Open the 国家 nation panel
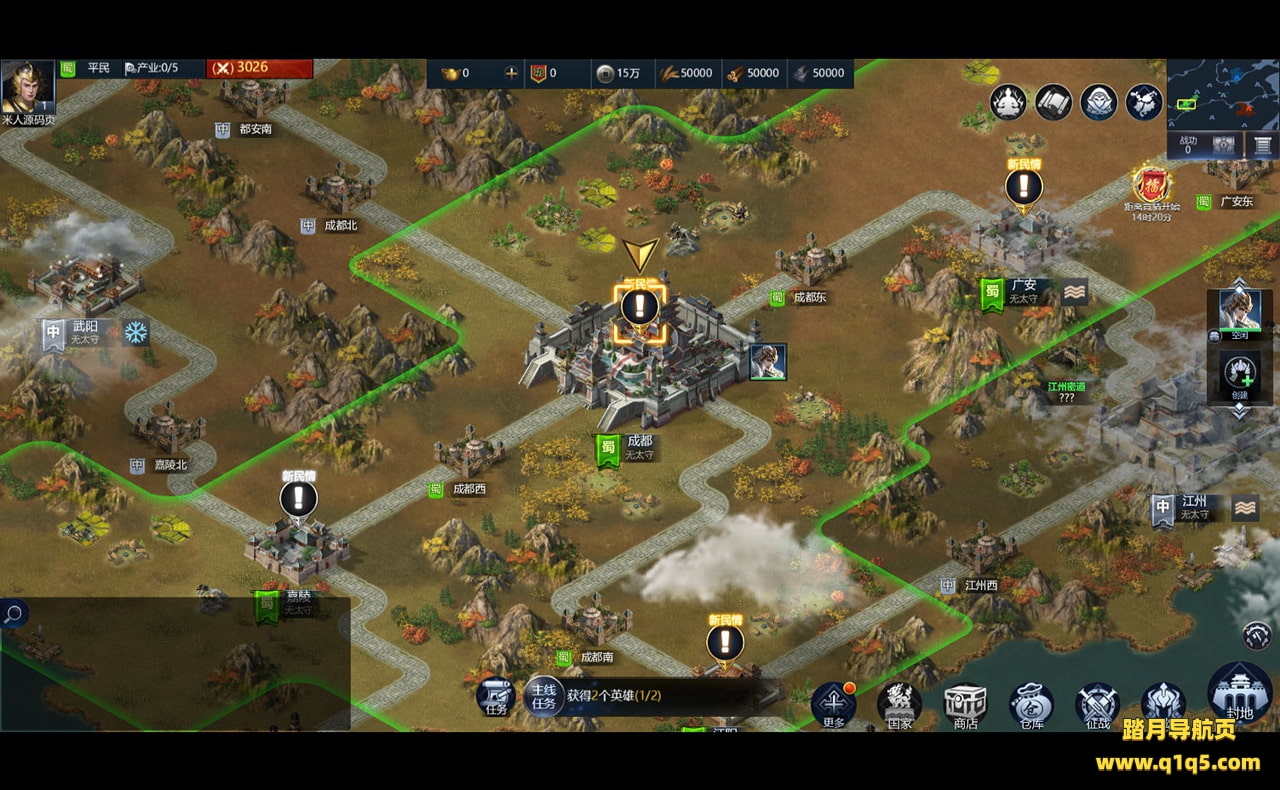The height and width of the screenshot is (790, 1280). coord(899,705)
